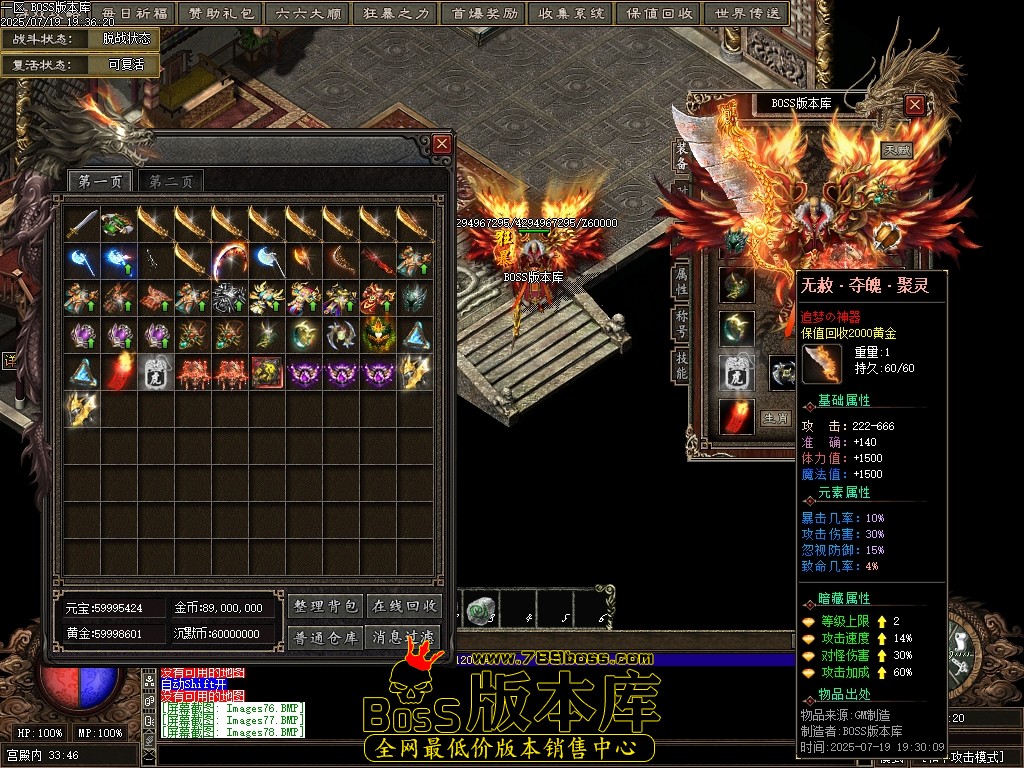This screenshot has width=1024, height=768.
Task: Open the 保值回收 recycle menu
Action: [x=660, y=14]
